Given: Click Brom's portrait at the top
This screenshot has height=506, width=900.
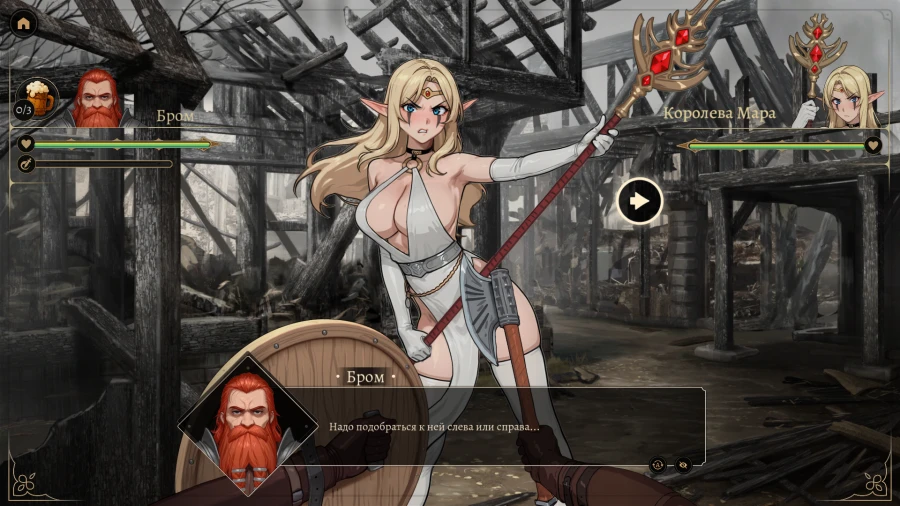Looking at the screenshot, I should tap(98, 98).
